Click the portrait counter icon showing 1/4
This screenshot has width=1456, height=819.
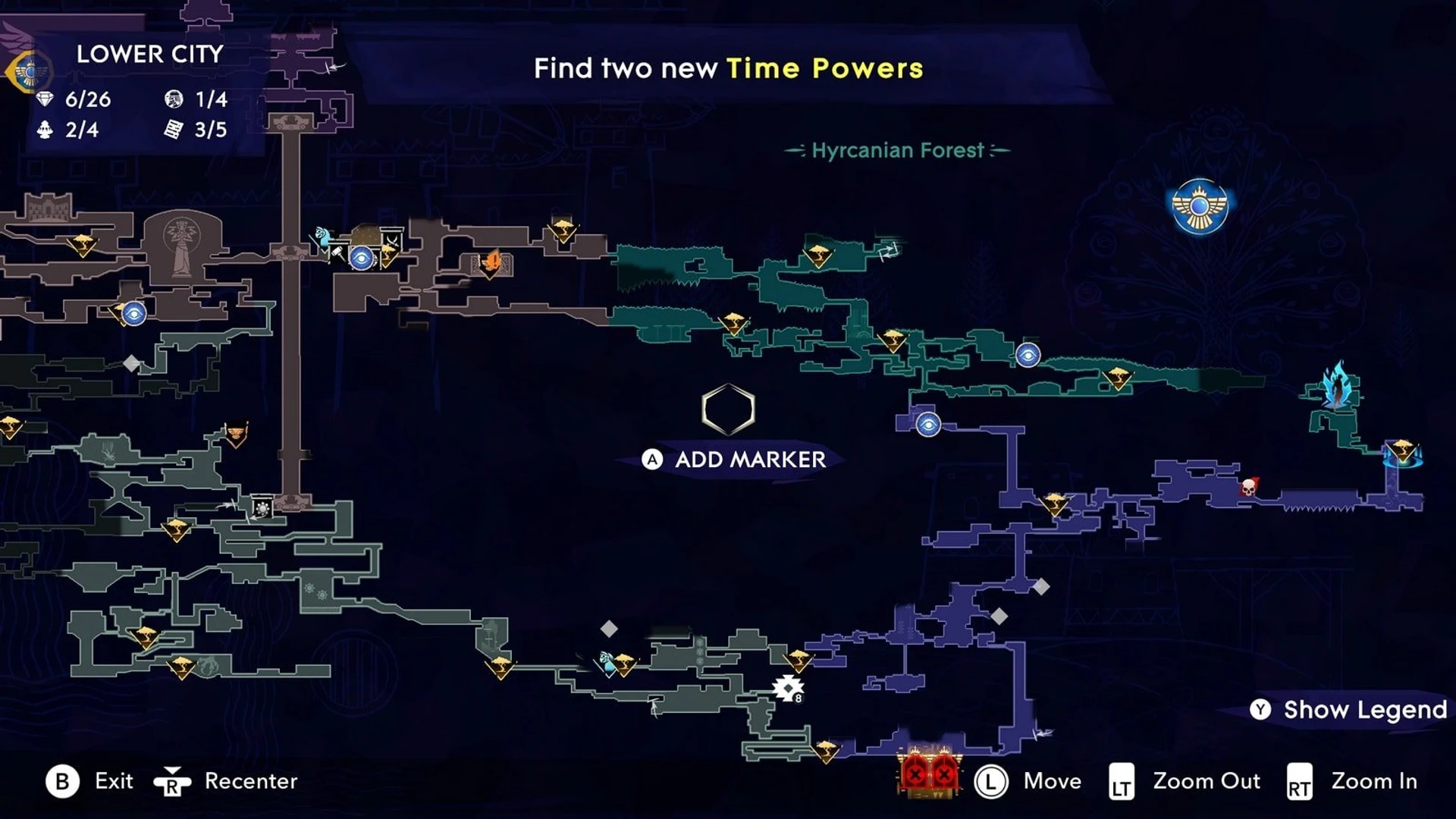tap(176, 99)
